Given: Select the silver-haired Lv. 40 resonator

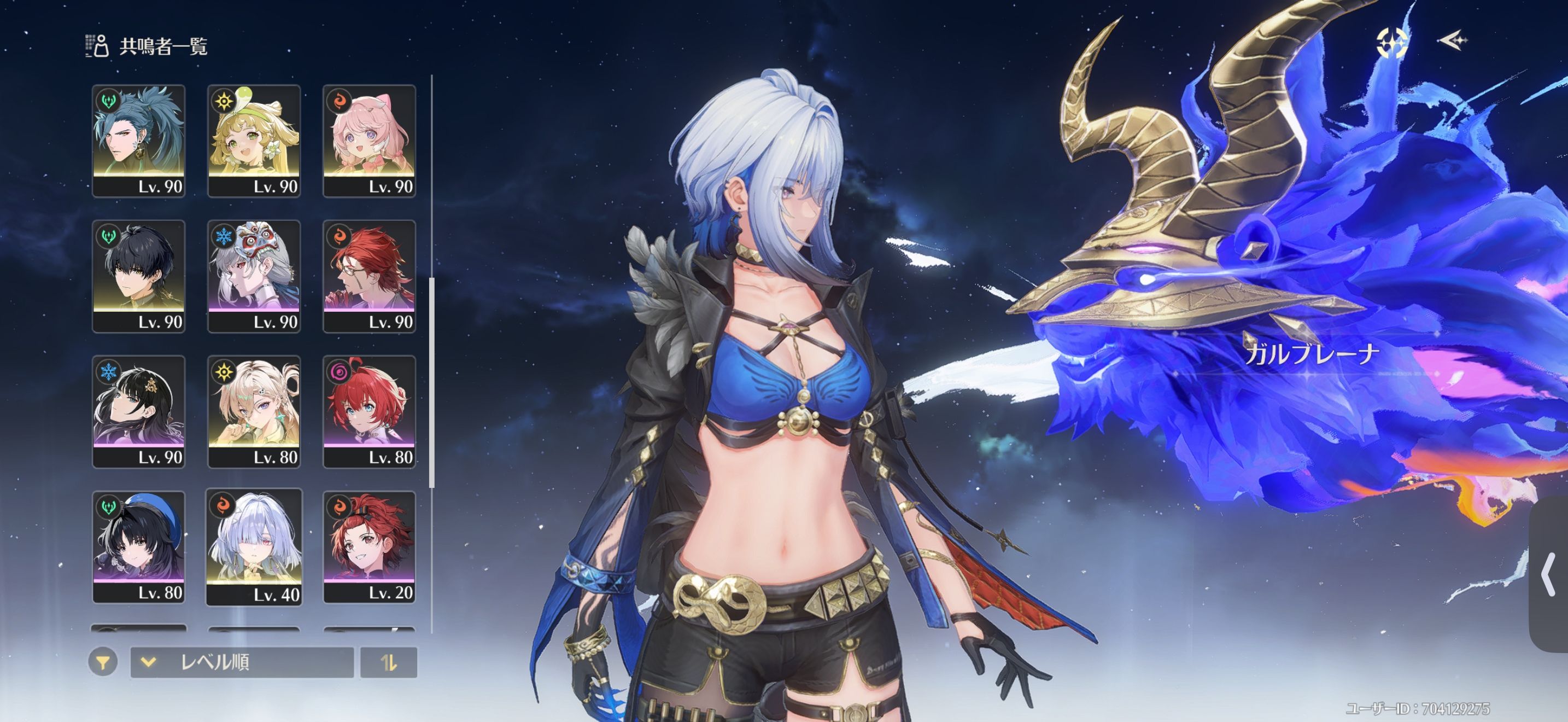Looking at the screenshot, I should click(x=254, y=546).
